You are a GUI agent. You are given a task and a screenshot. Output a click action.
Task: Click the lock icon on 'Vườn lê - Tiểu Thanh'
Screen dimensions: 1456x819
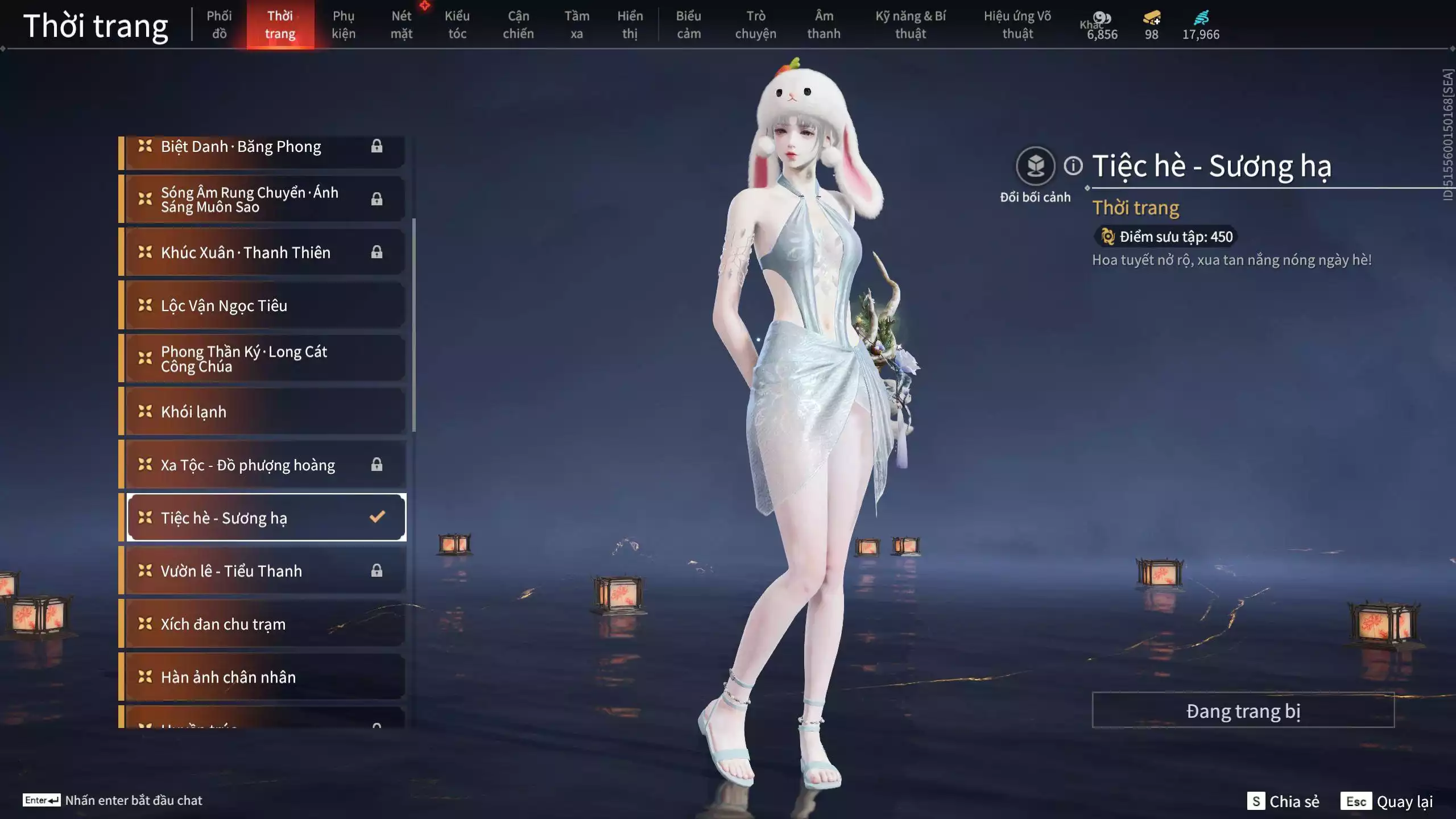[377, 570]
